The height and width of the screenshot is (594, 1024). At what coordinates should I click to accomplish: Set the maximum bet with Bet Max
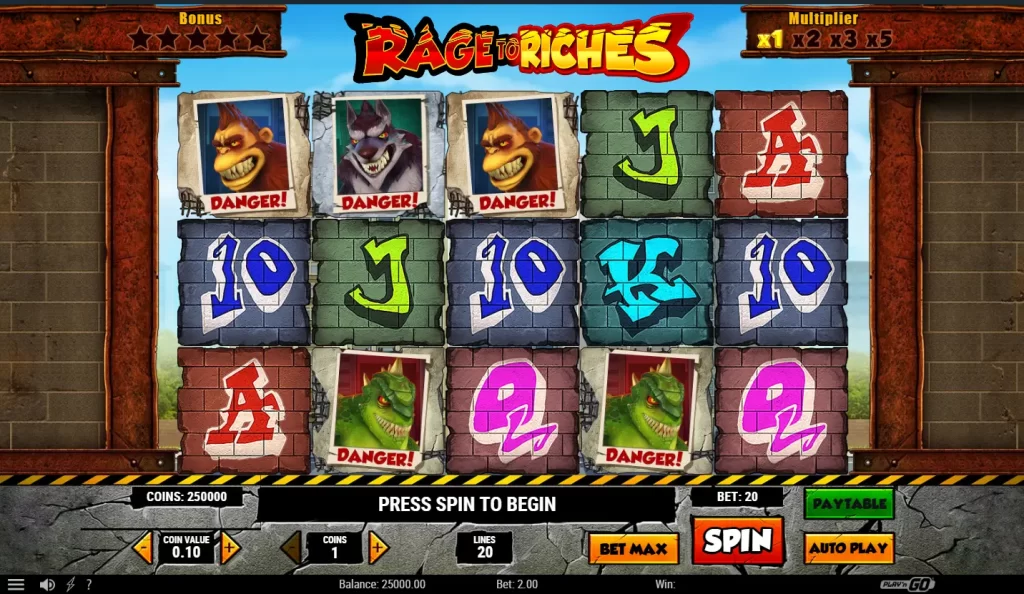click(x=633, y=548)
